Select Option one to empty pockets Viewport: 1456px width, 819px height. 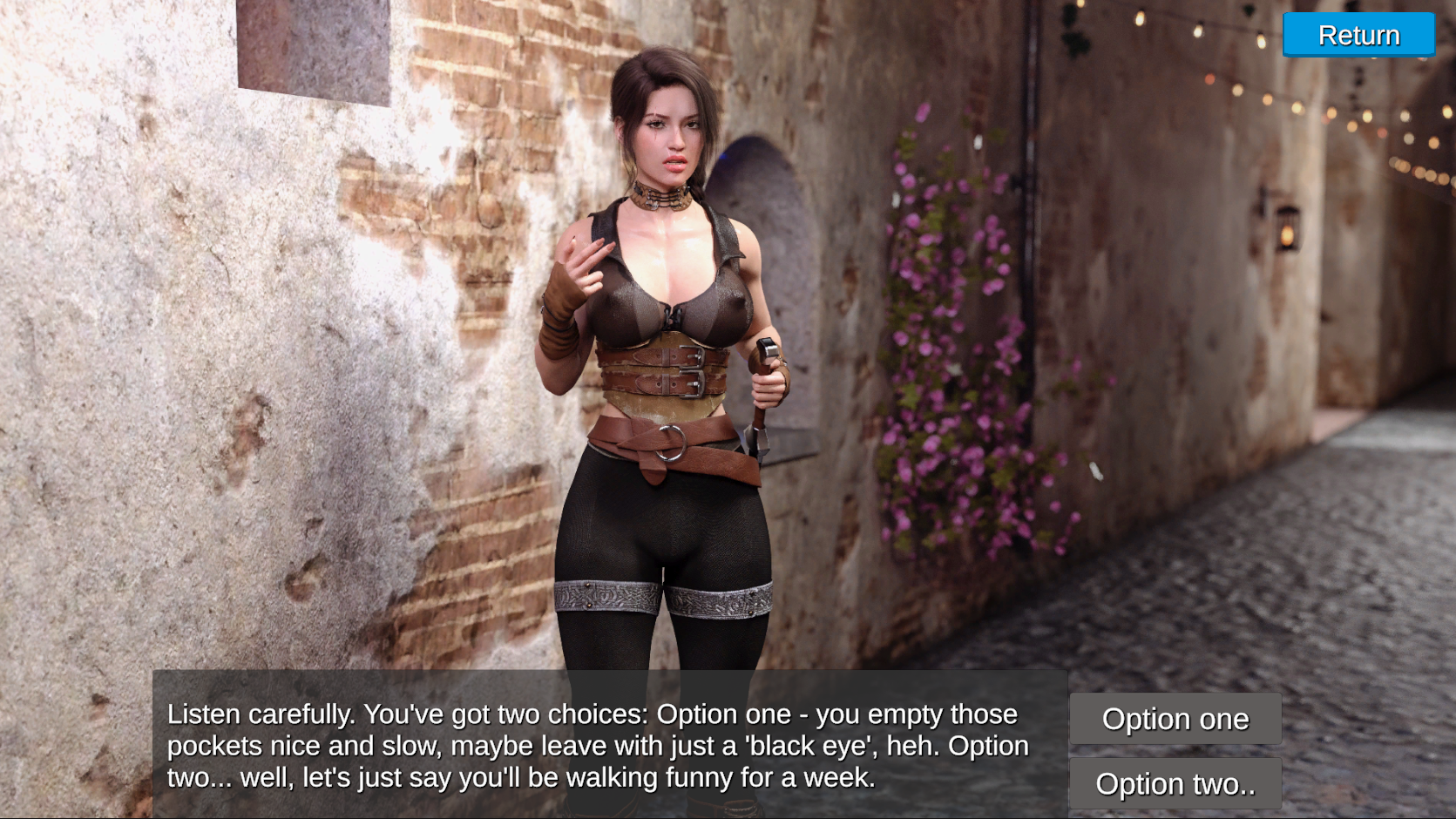tap(1175, 719)
